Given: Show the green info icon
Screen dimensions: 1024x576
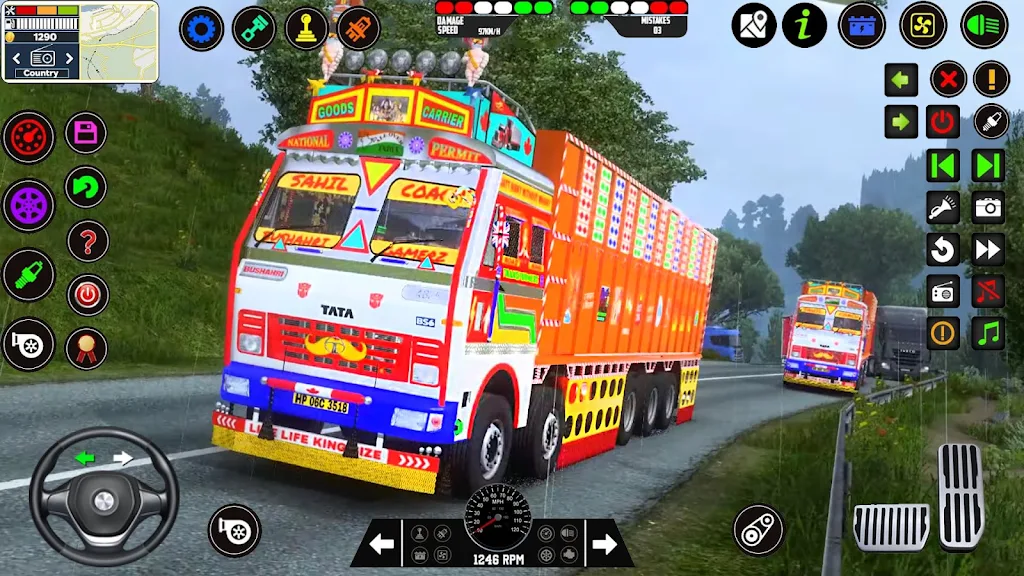Looking at the screenshot, I should coord(805,25).
